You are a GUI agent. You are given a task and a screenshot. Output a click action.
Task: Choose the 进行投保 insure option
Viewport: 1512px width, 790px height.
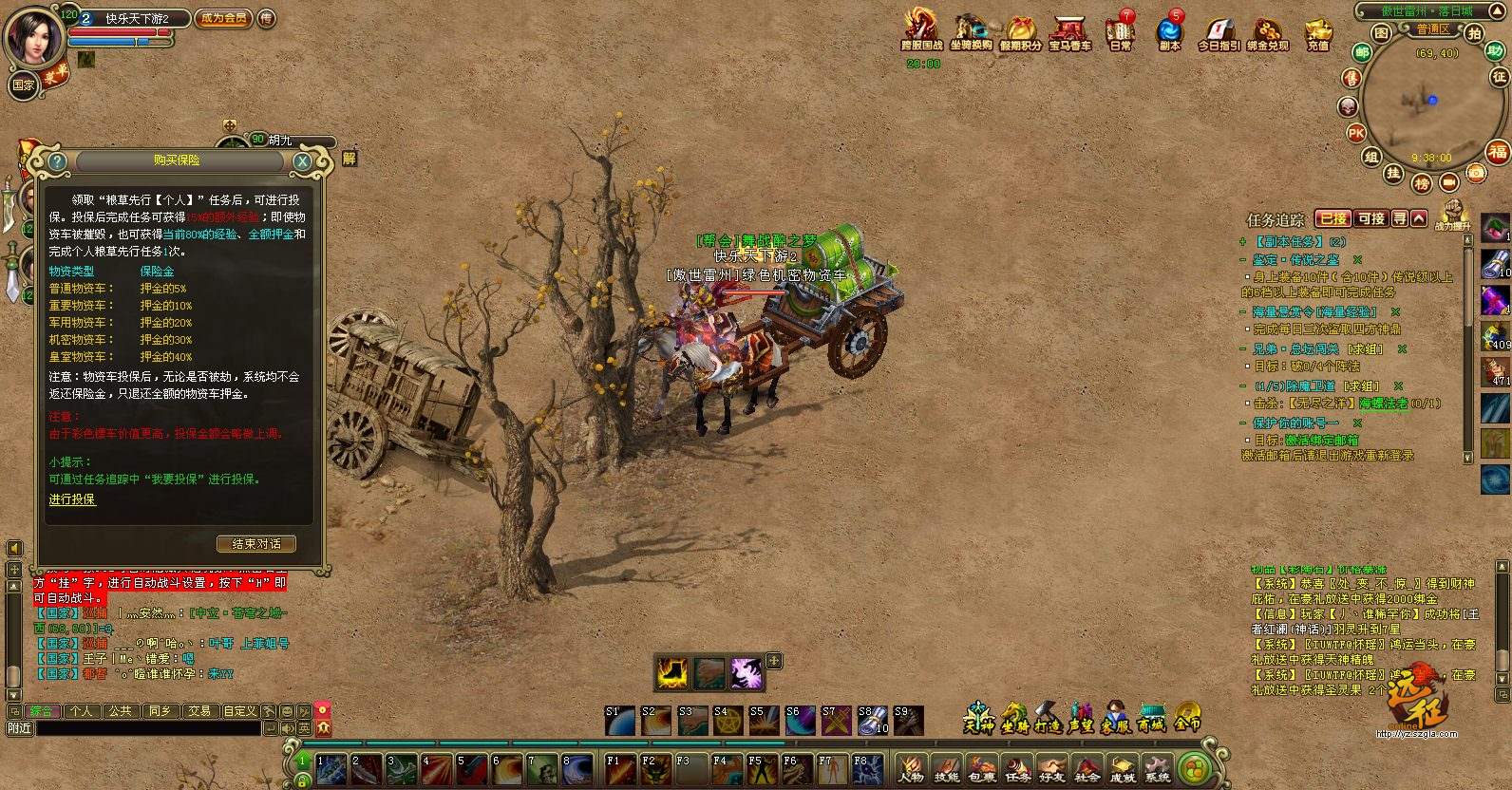click(x=72, y=499)
